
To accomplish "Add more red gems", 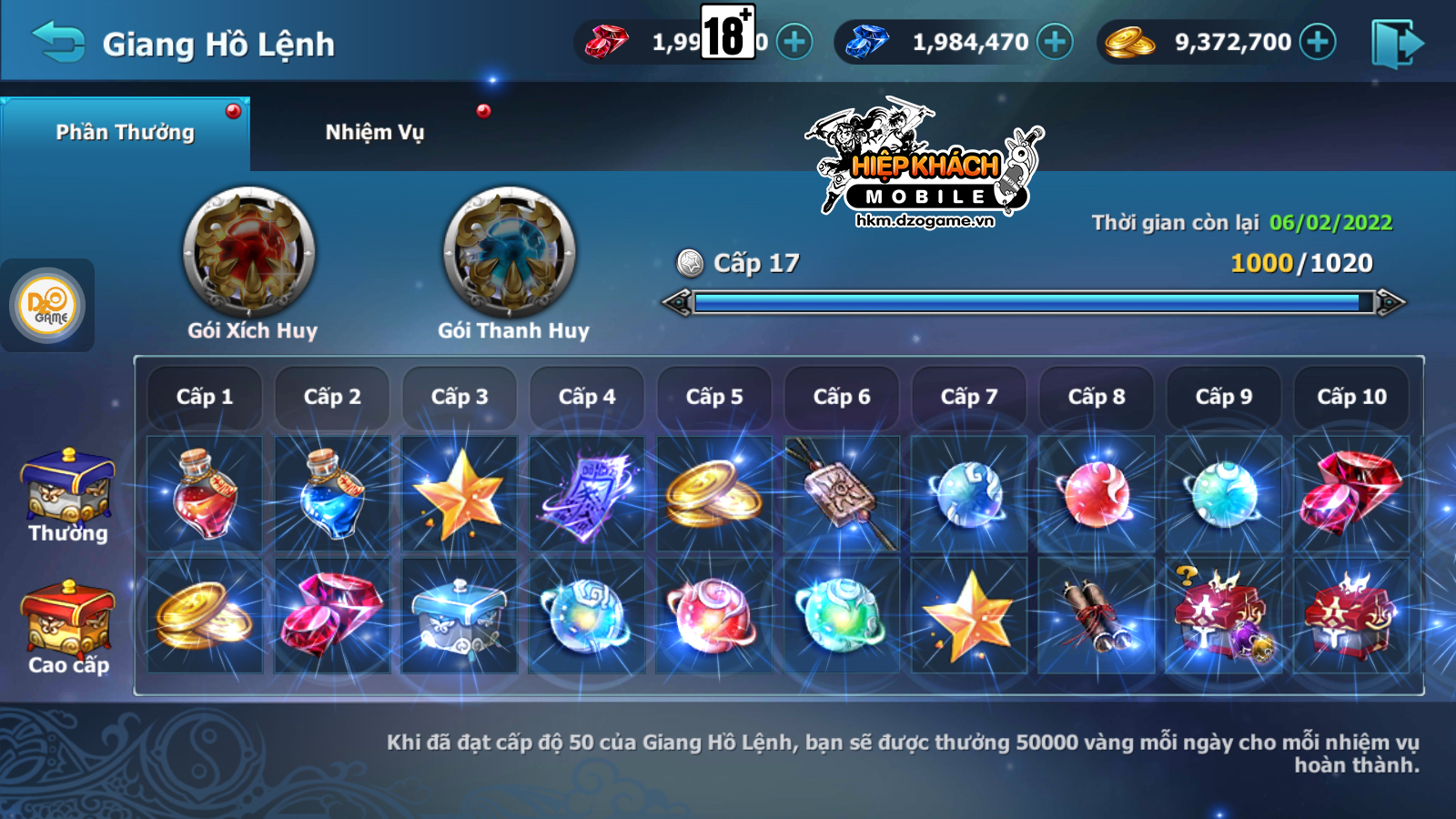I will [794, 42].
